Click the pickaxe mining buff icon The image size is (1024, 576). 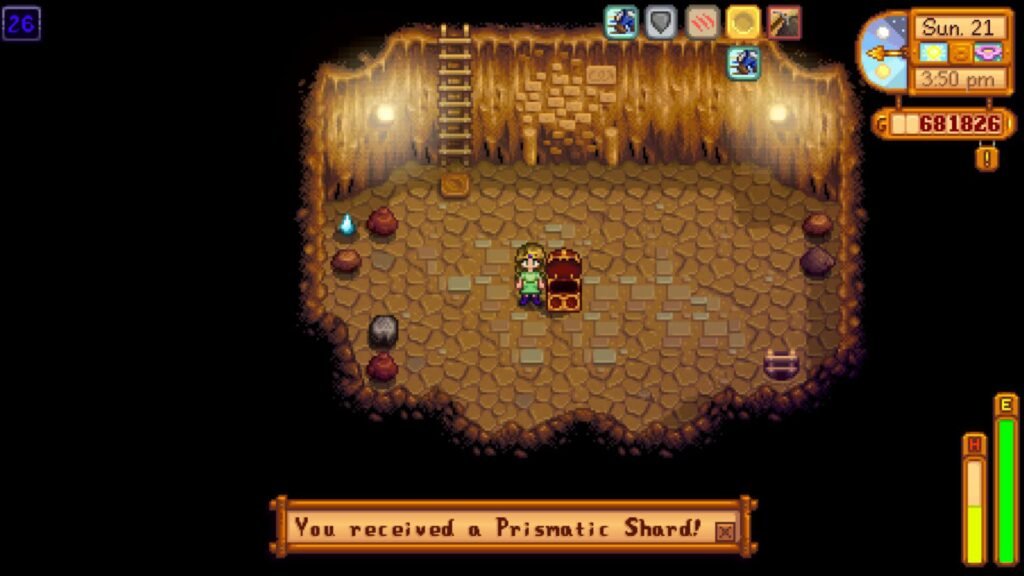[784, 22]
